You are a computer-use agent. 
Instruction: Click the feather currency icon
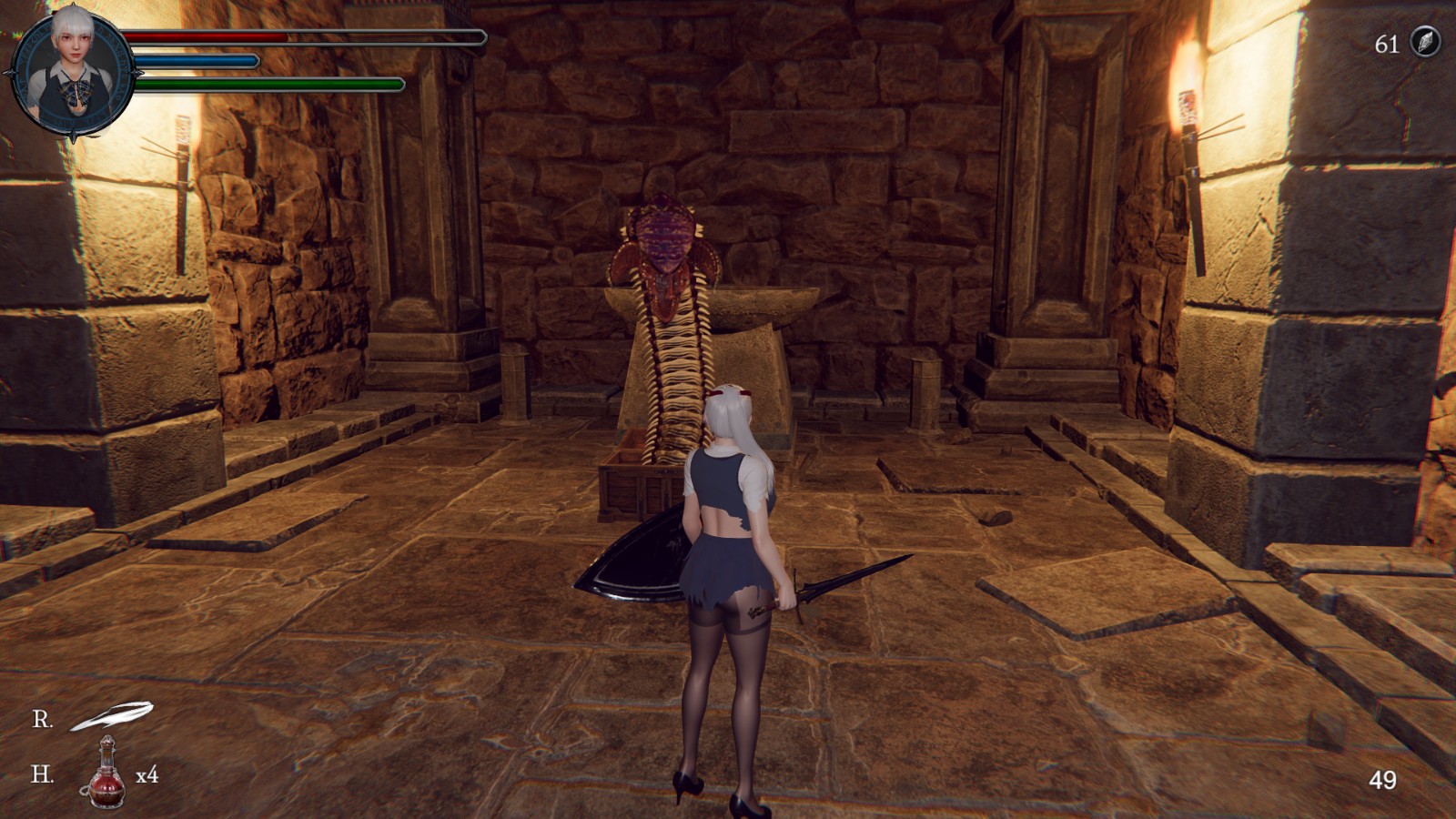point(1423,43)
